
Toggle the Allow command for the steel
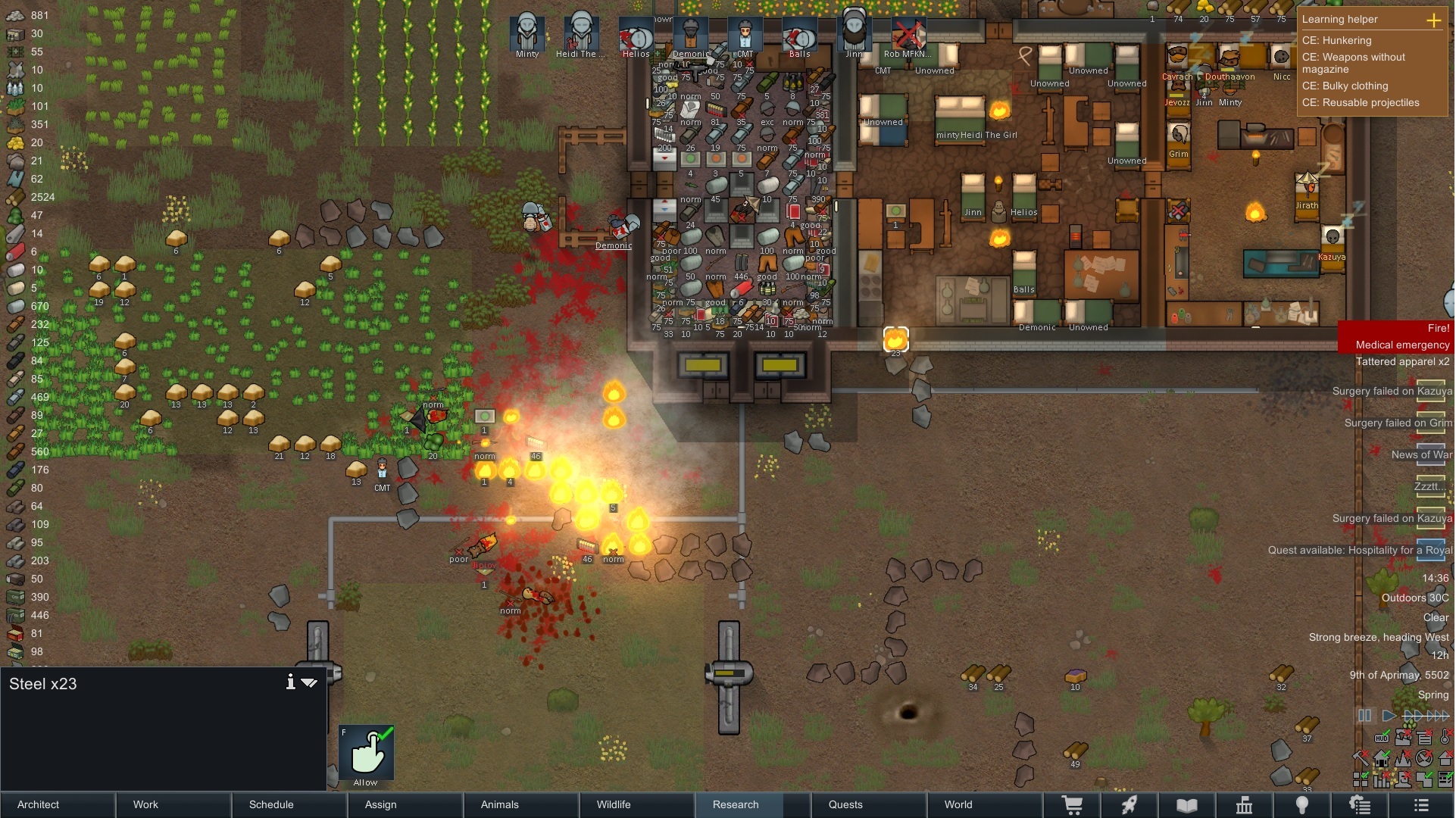(367, 753)
